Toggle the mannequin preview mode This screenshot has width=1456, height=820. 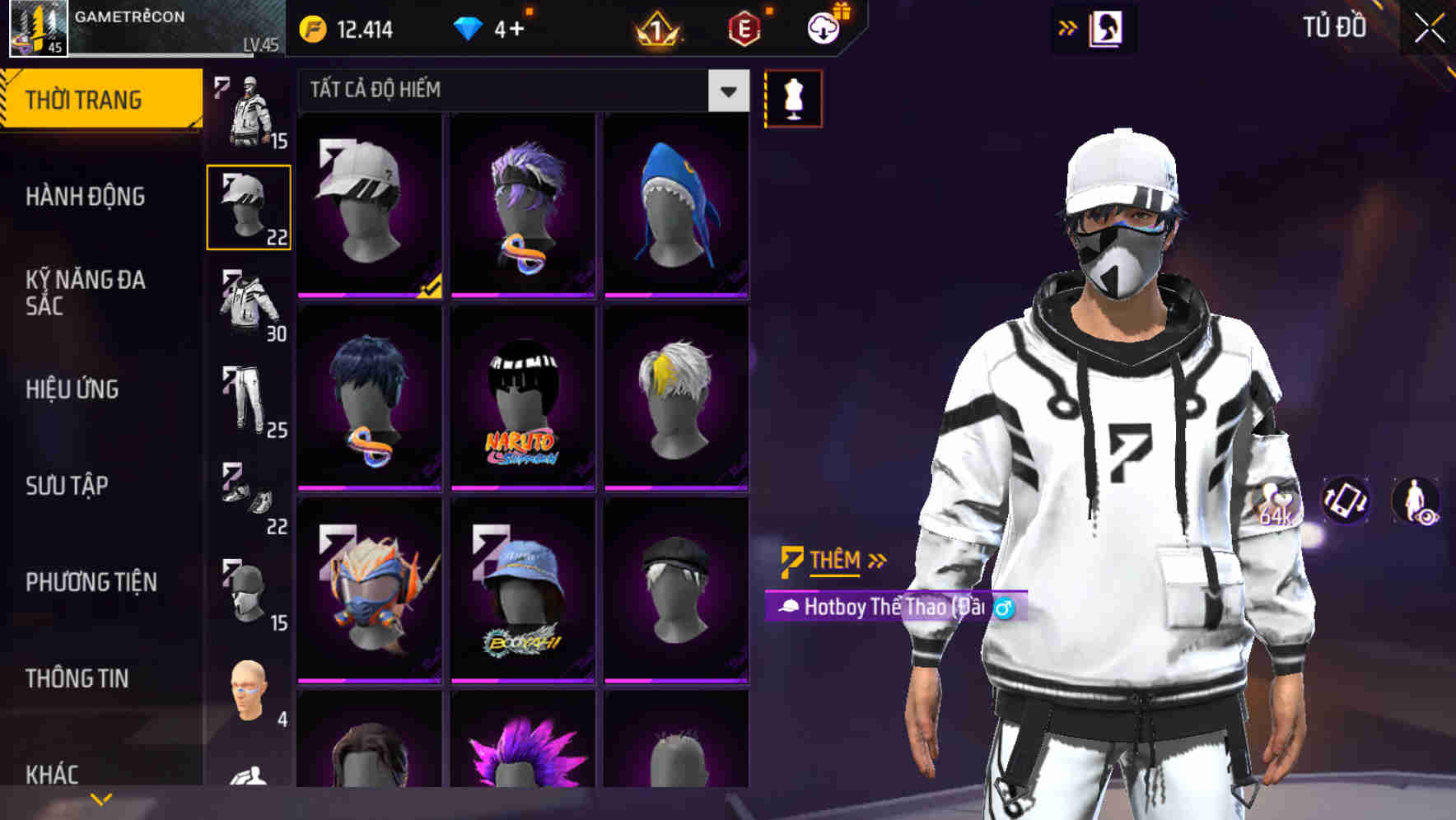coord(793,98)
